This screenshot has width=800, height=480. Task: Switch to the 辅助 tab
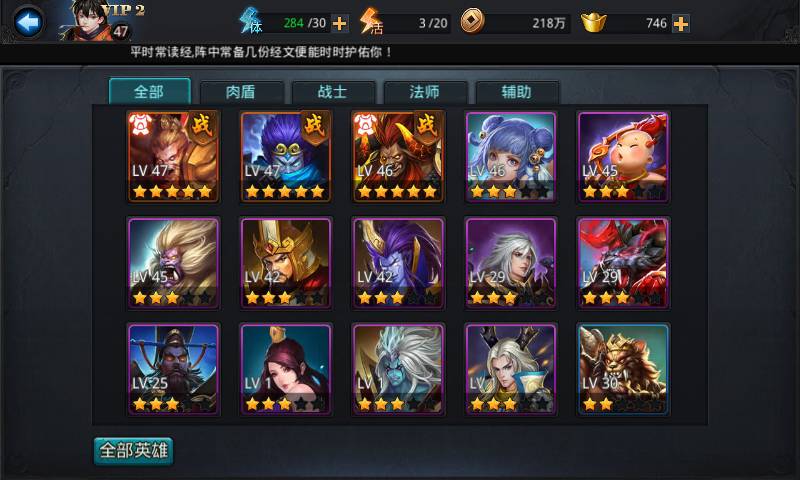coord(516,92)
